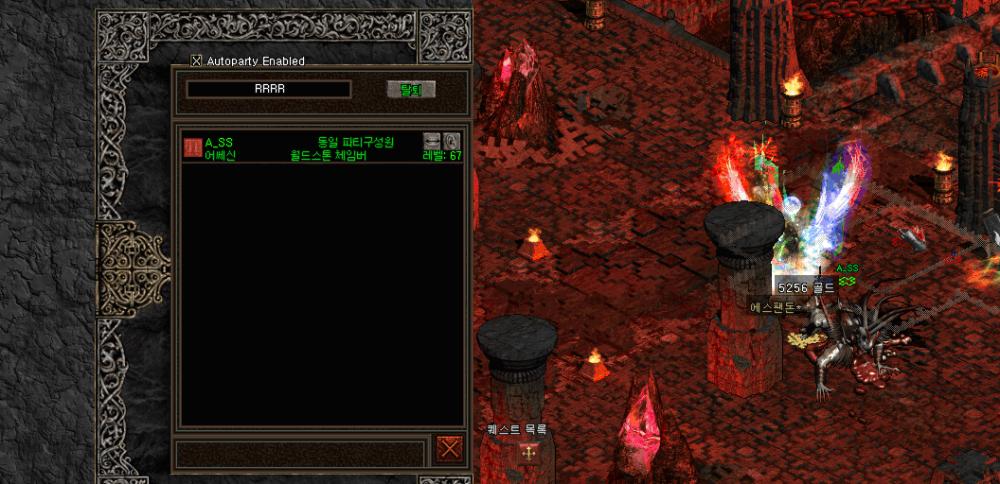
Task: Toggle the ear mute icon for A_SS
Action: click(x=451, y=141)
